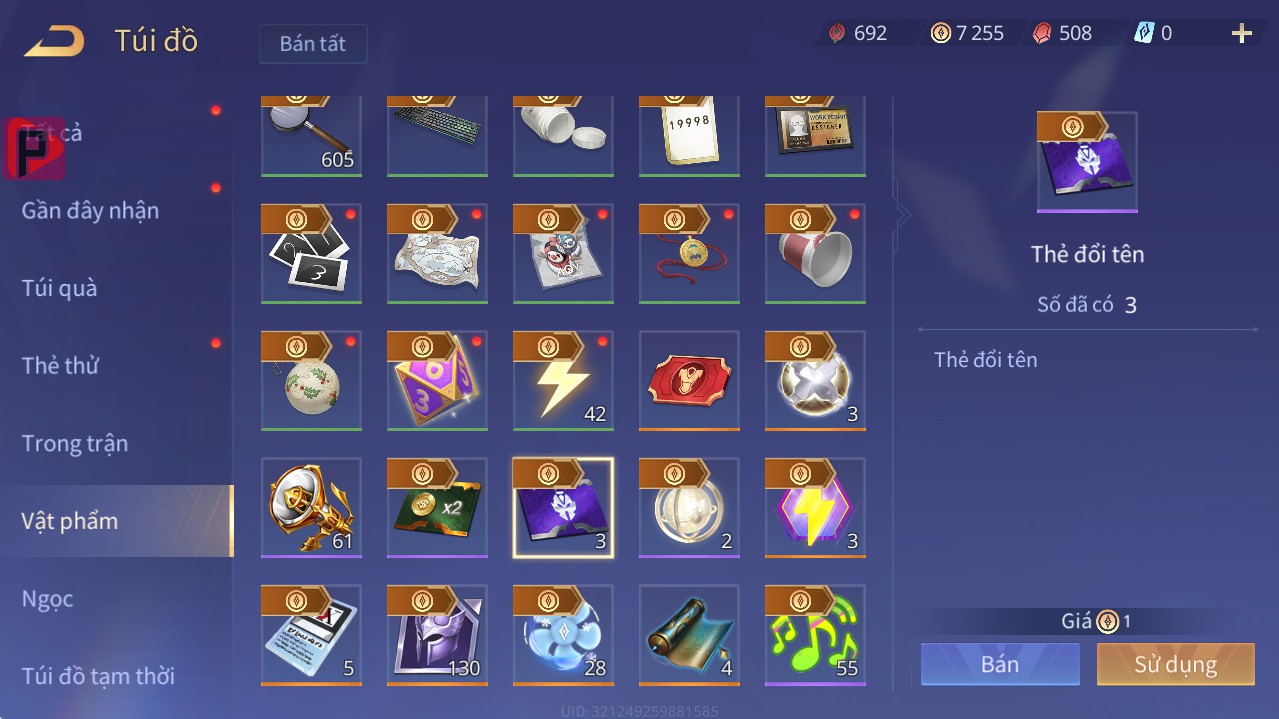Screen dimensions: 1279x719
Task: Open the Túi đồ tạm thời tab
Action: click(x=98, y=676)
